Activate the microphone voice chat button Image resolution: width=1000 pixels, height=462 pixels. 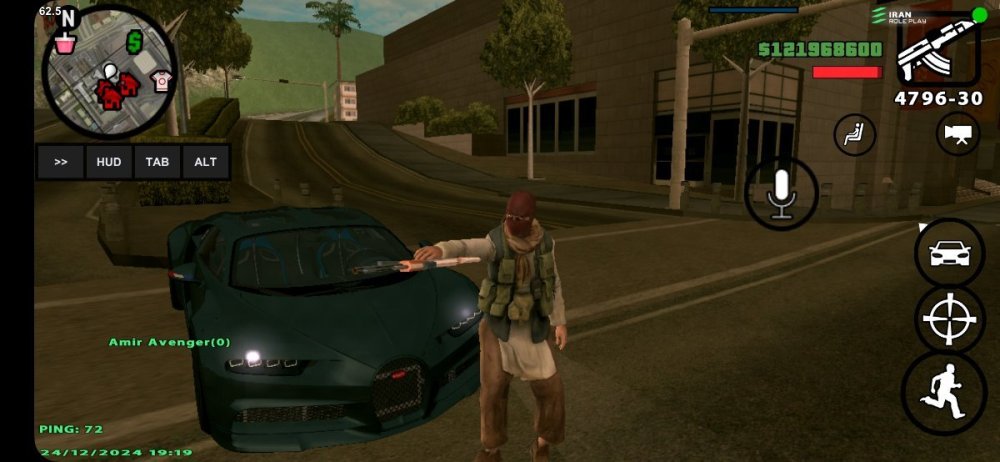781,194
